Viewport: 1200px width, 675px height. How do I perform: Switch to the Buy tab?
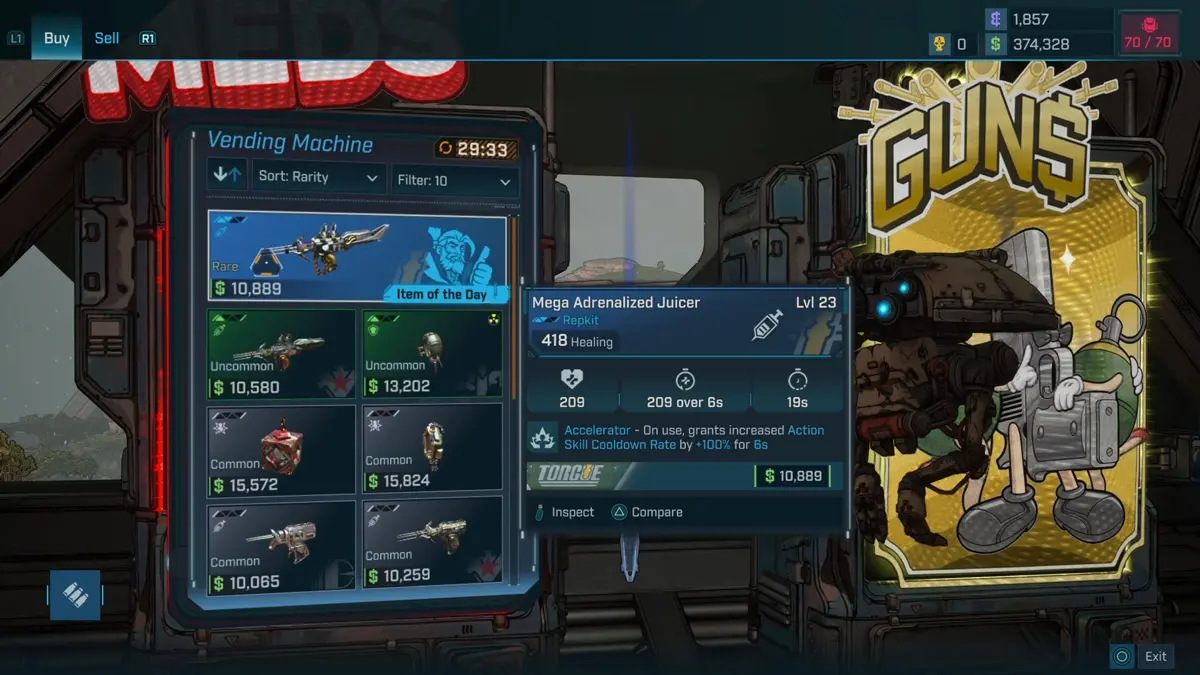[56, 39]
